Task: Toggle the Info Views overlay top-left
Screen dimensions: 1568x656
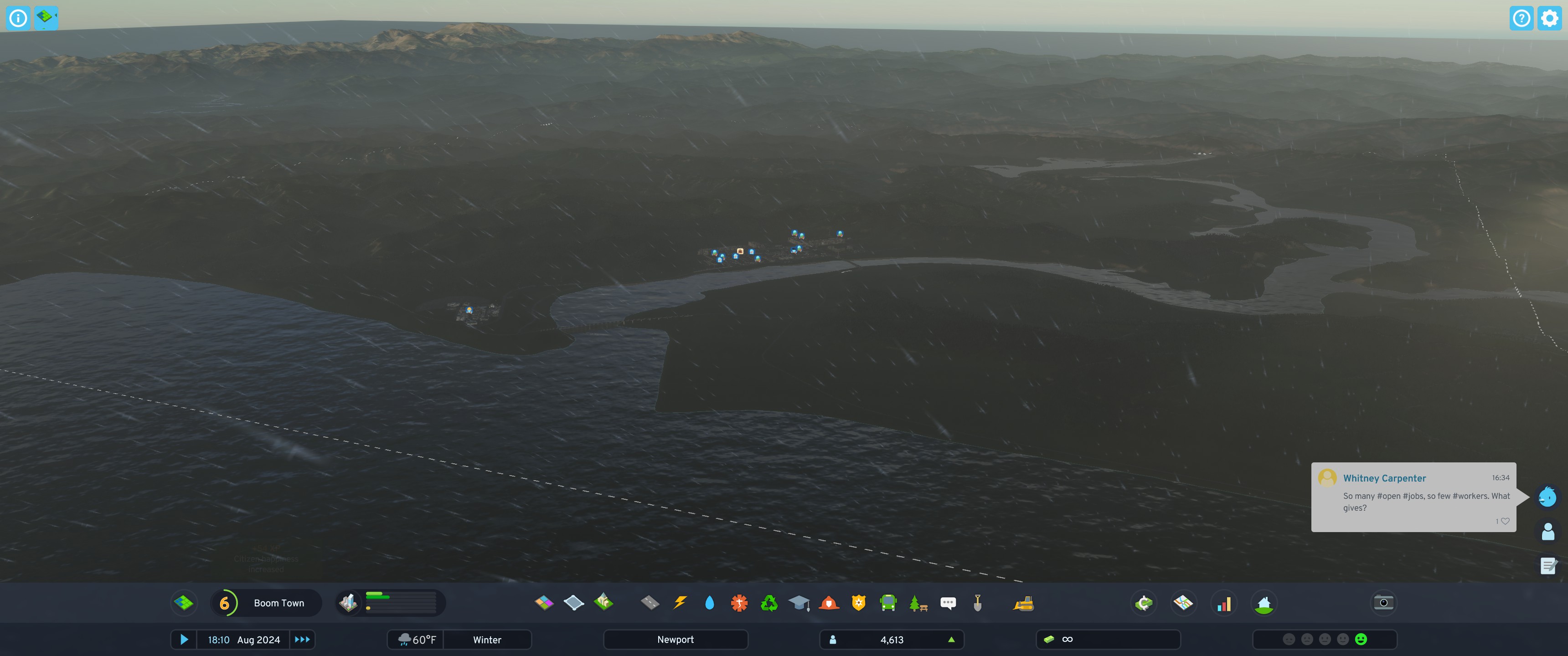Action: pyautogui.click(x=47, y=18)
